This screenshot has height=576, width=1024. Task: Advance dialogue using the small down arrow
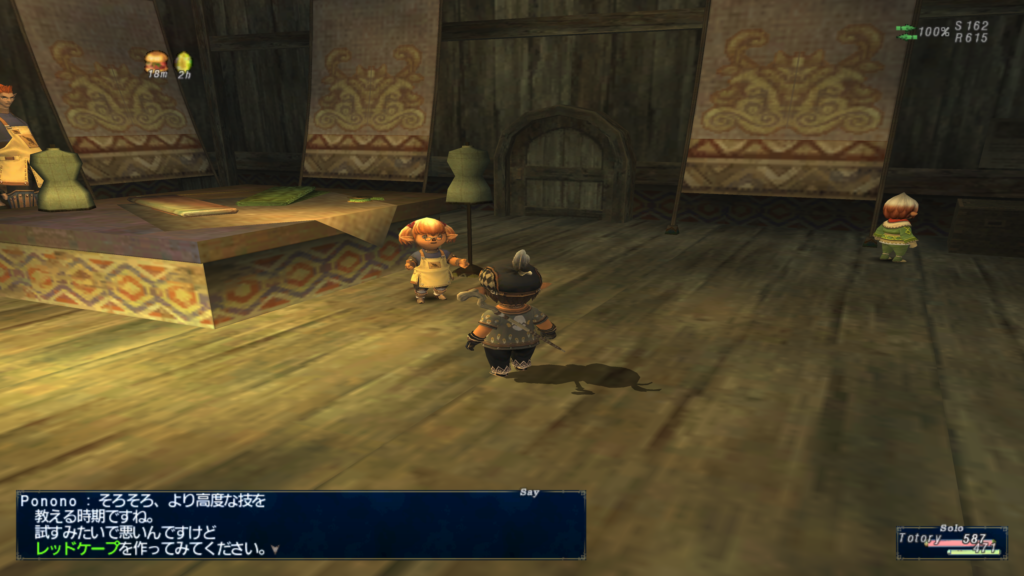(275, 549)
